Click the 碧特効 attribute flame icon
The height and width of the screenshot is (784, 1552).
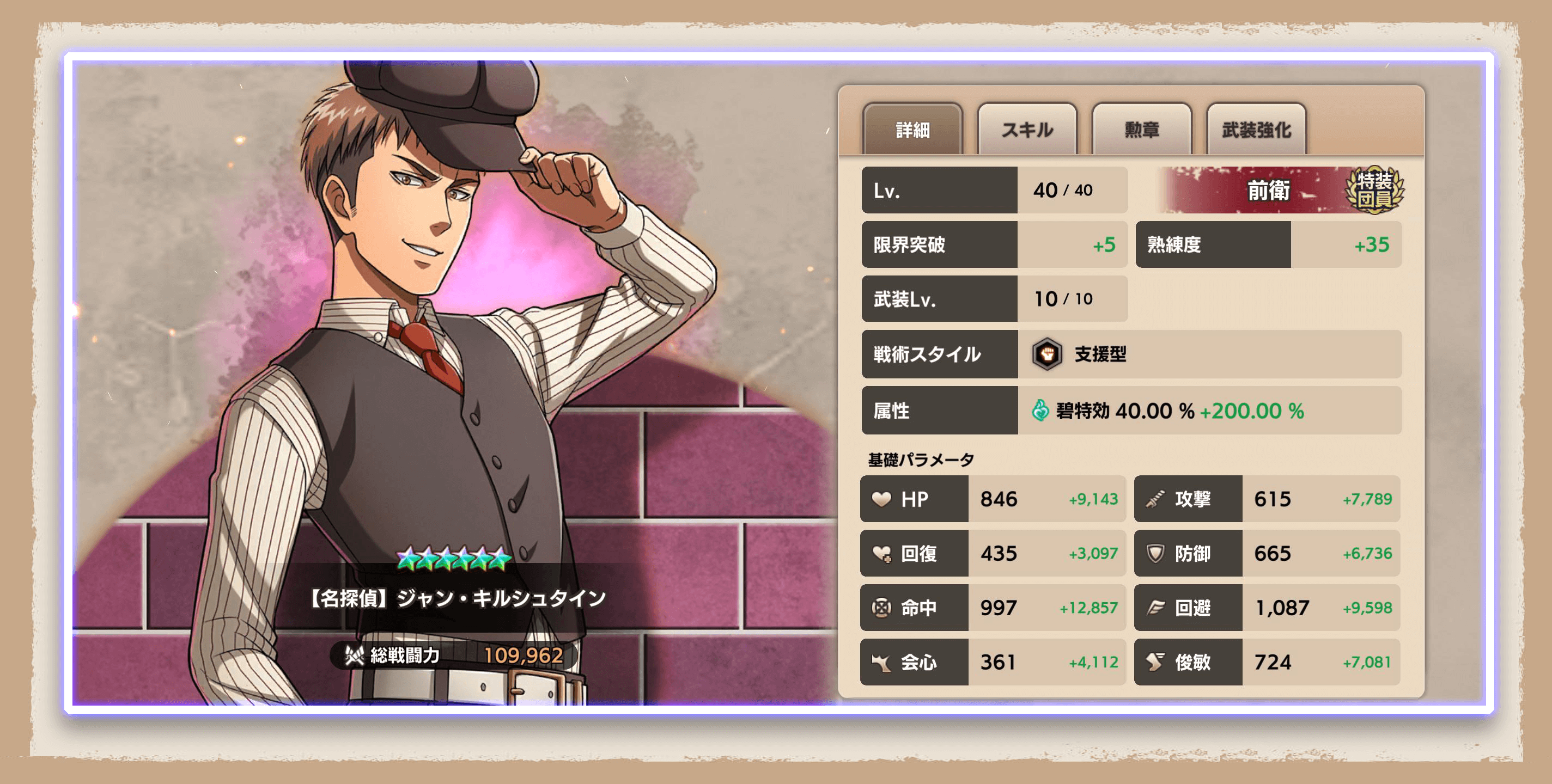click(x=1040, y=411)
